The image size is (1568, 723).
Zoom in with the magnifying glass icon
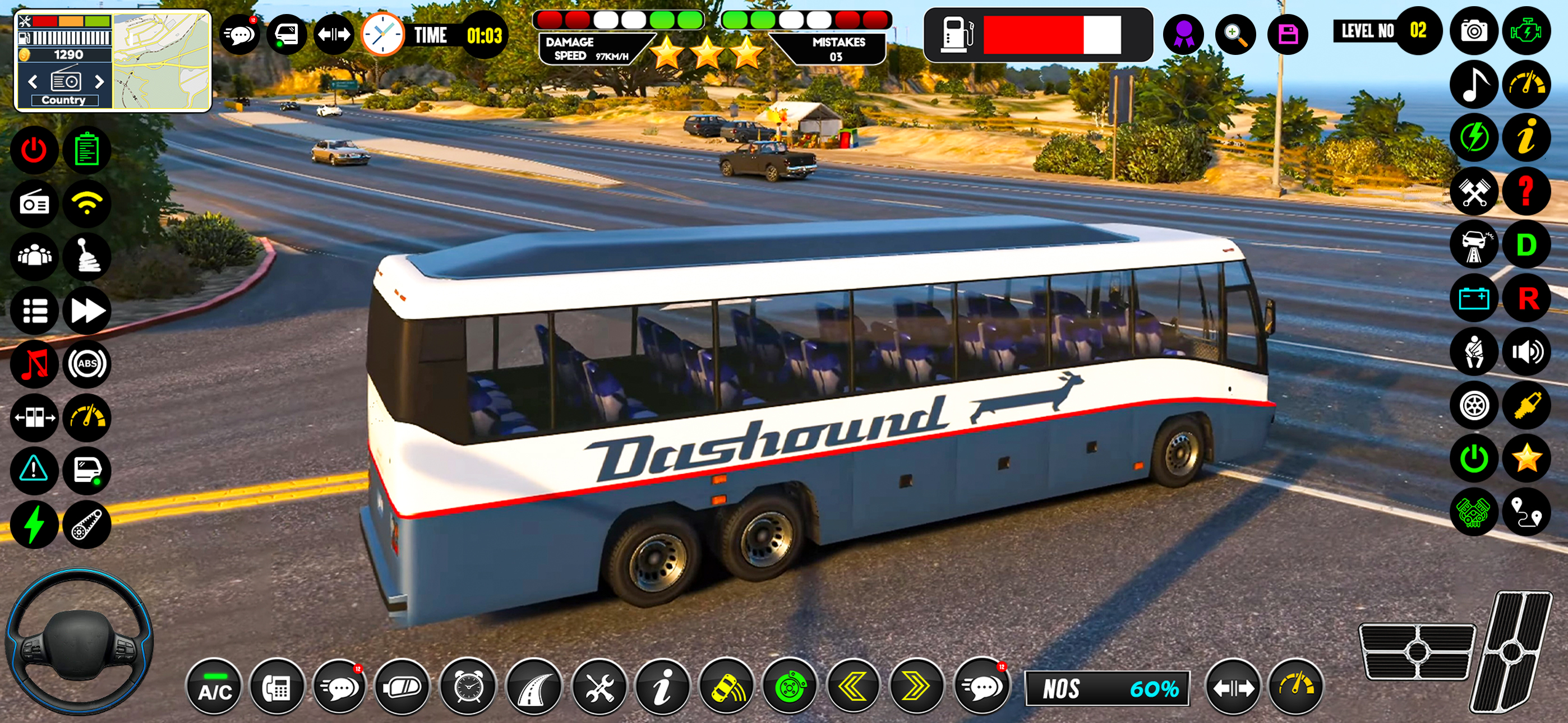click(x=1235, y=34)
